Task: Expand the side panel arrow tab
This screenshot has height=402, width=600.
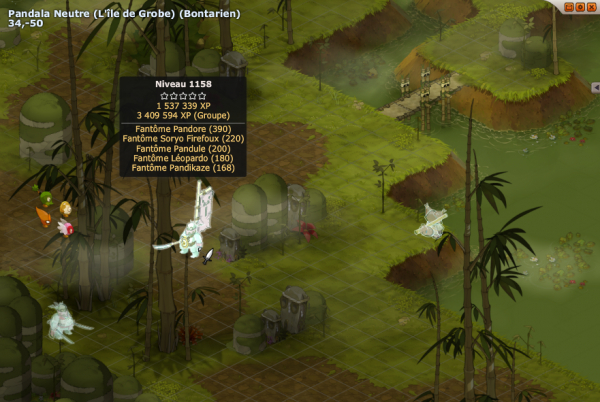Action: click(x=595, y=88)
